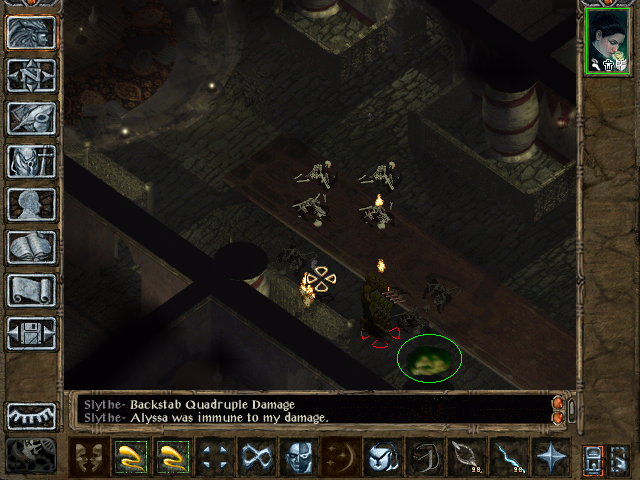Screen dimensions: 640x480
Task: Toggle the game clock pause button
Action: pos(32,455)
